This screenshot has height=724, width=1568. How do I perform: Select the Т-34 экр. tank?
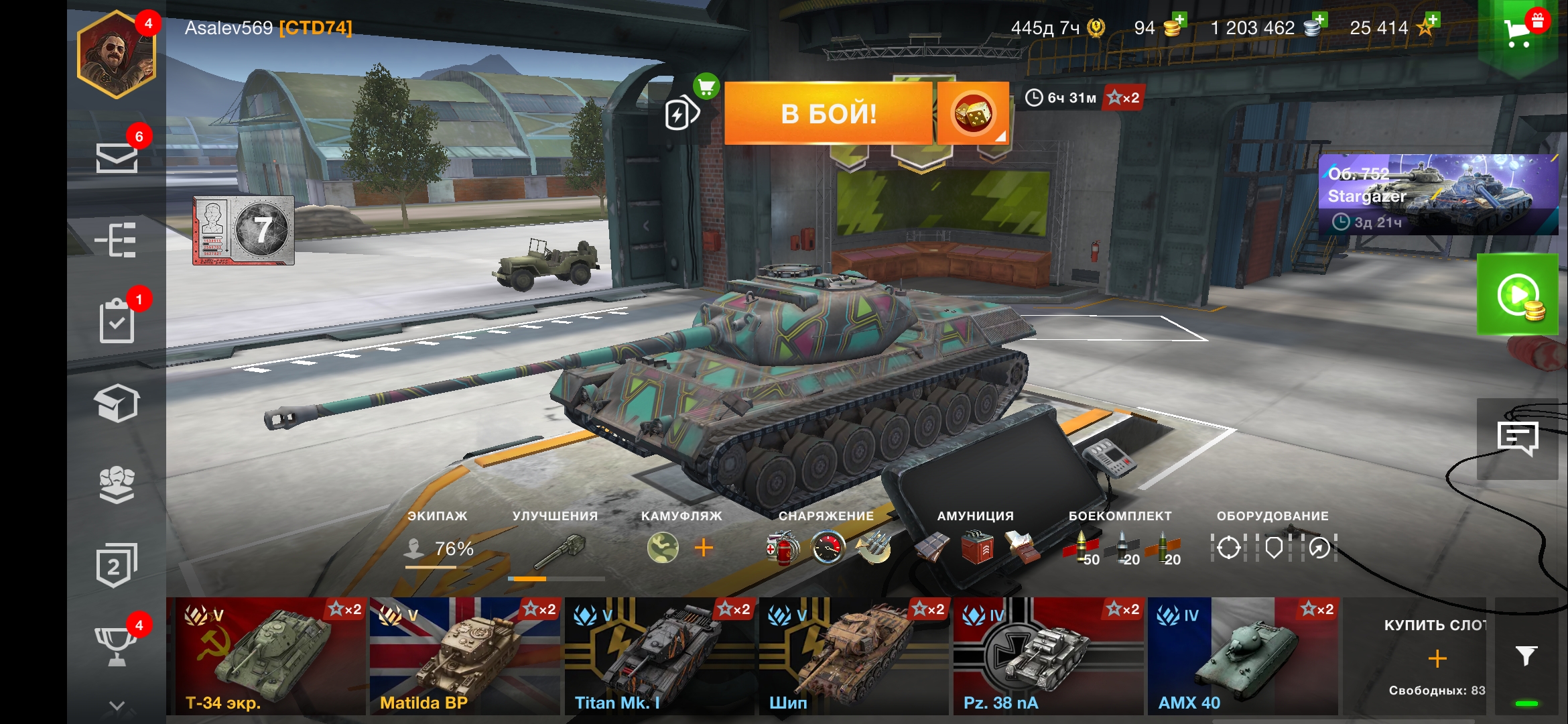click(x=267, y=656)
